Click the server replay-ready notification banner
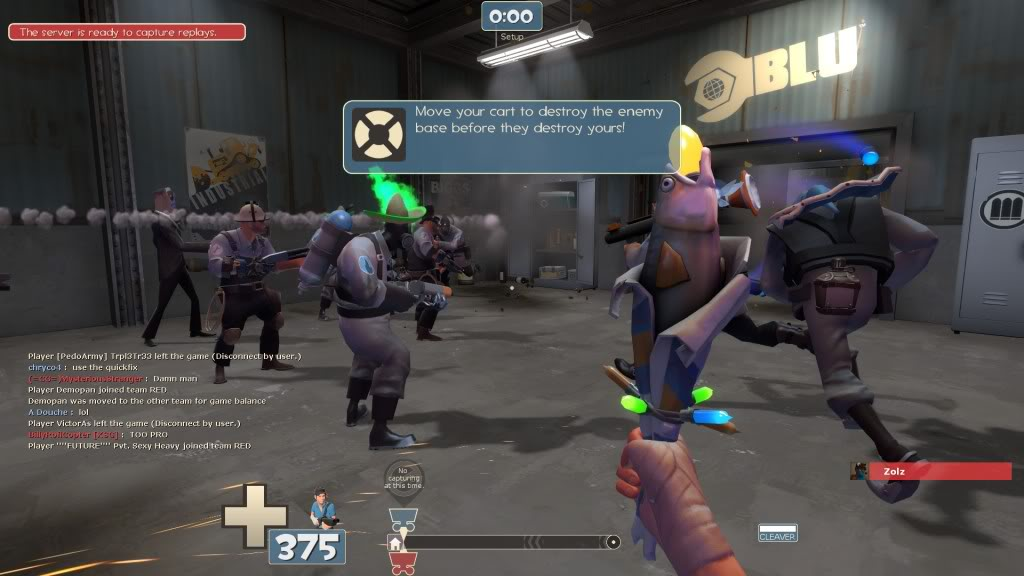1024x576 pixels. point(127,32)
